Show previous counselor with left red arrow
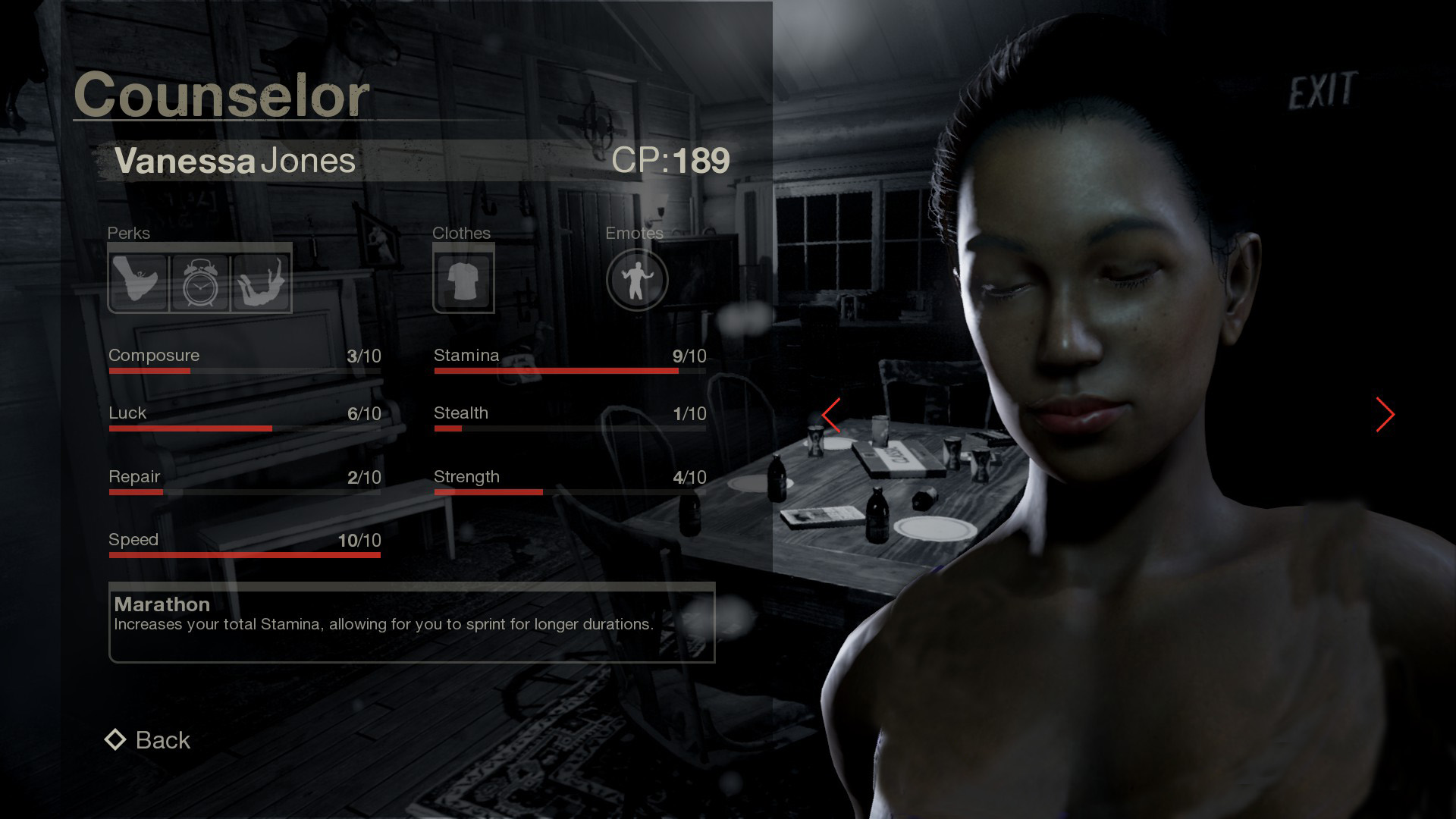The width and height of the screenshot is (1456, 819). pos(832,415)
